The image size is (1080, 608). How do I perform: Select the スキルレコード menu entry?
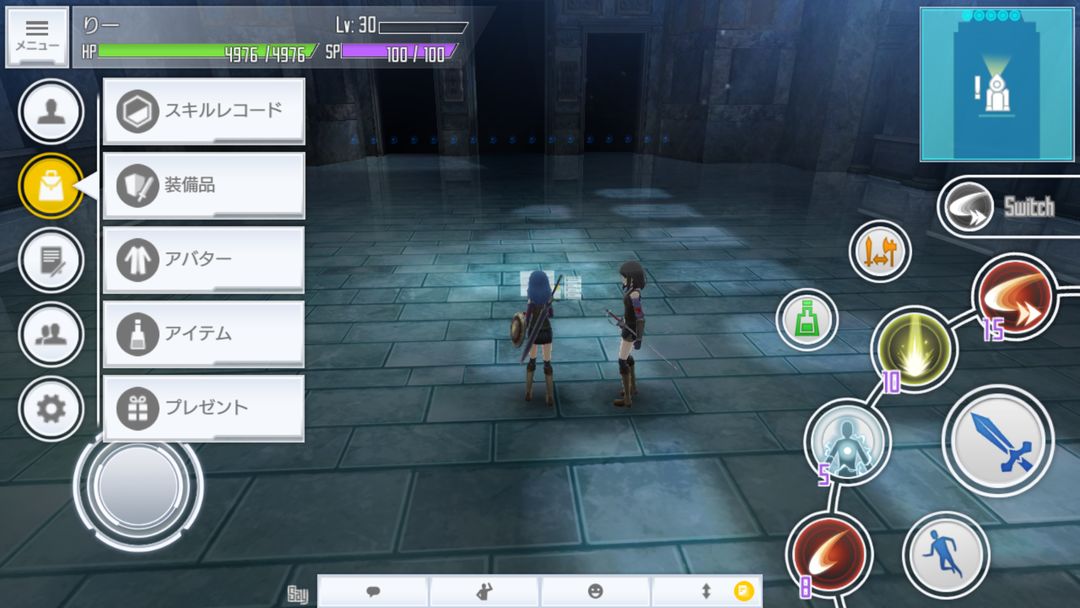pyautogui.click(x=203, y=111)
